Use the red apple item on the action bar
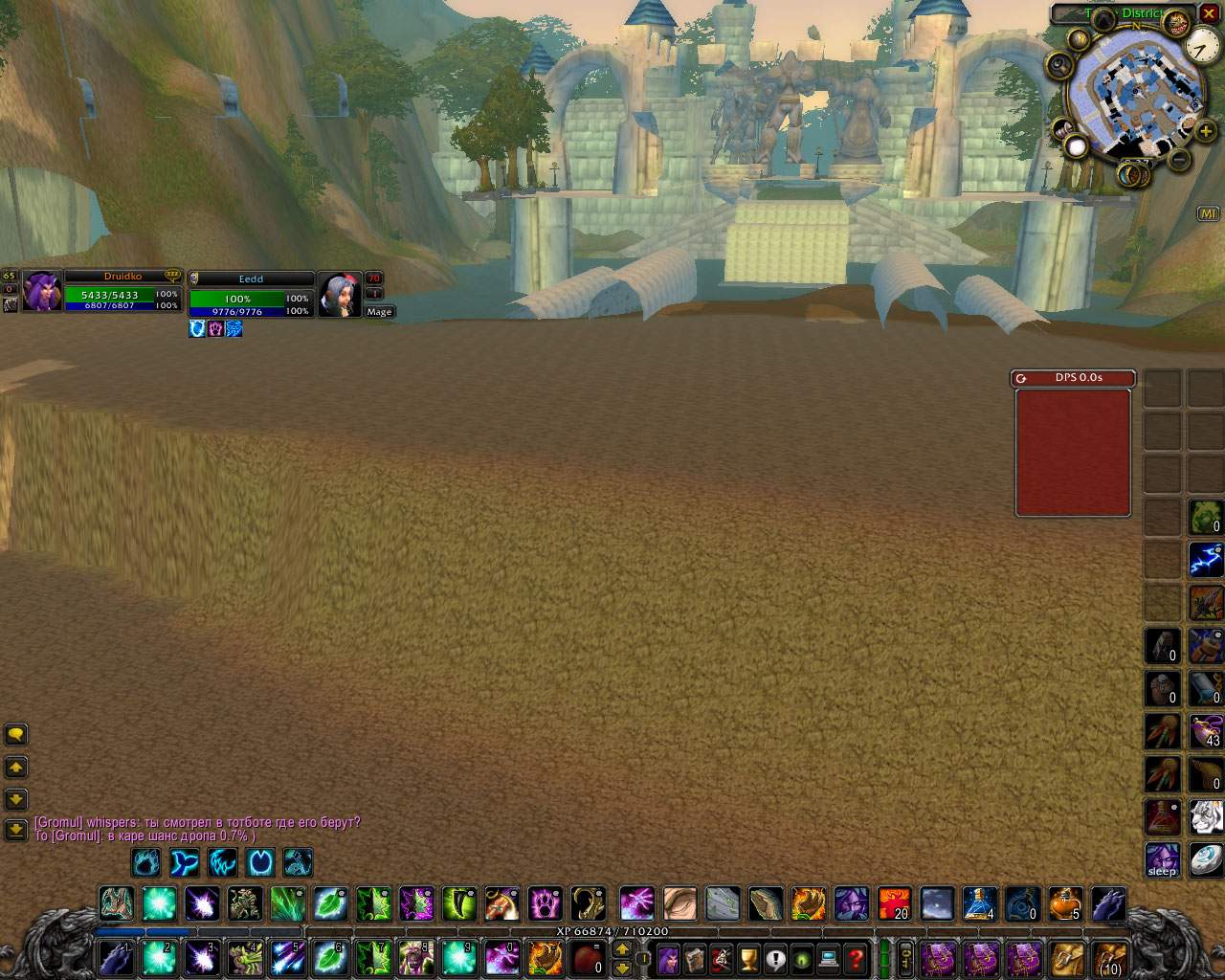Image resolution: width=1225 pixels, height=980 pixels. click(x=587, y=956)
